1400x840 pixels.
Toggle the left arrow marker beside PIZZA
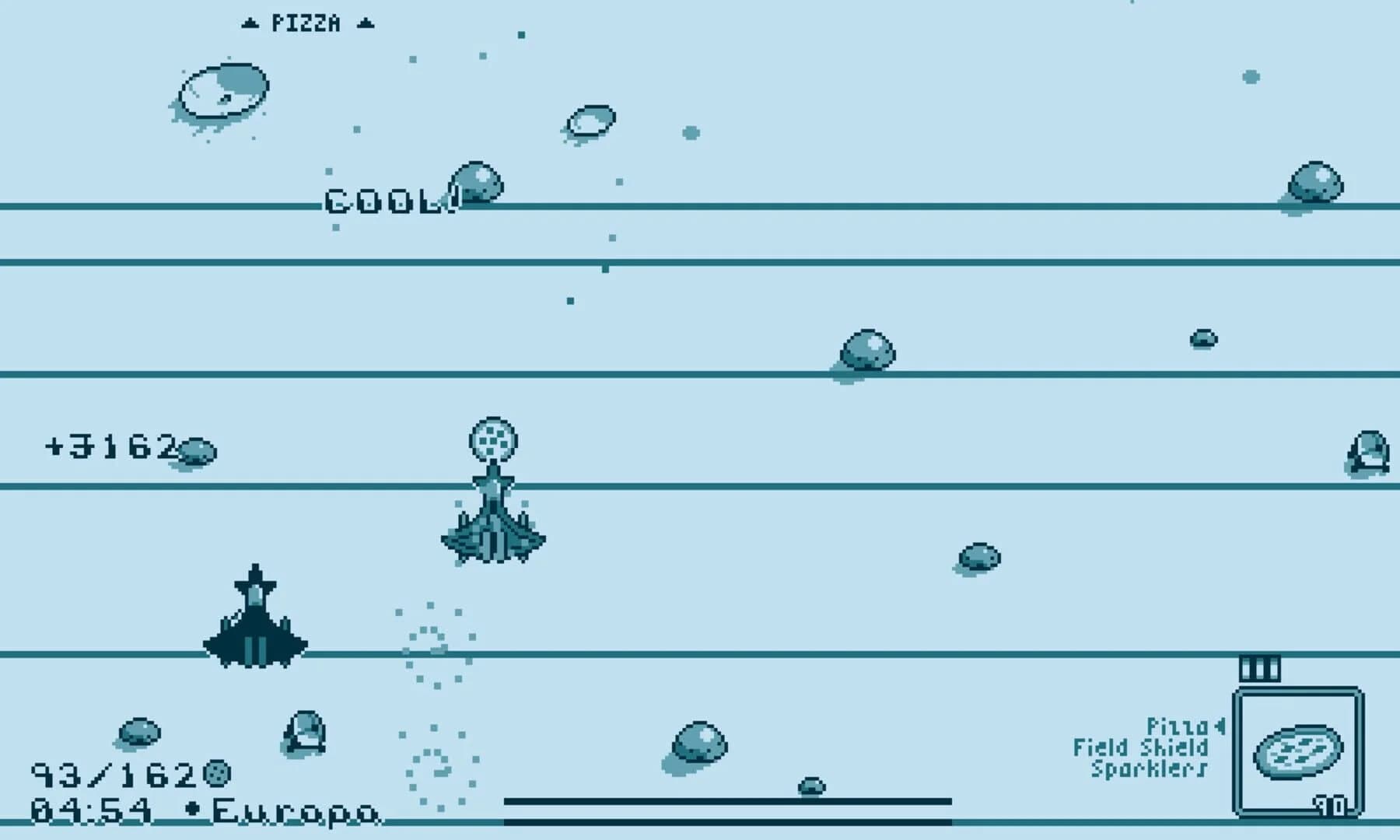click(x=249, y=22)
